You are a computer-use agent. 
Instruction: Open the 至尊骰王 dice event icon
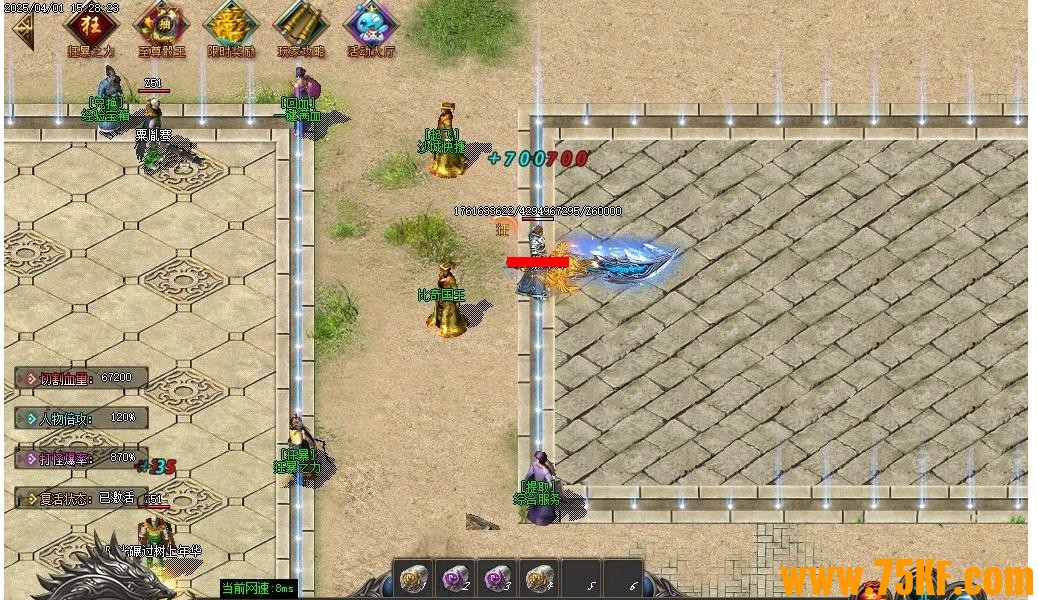tap(161, 25)
